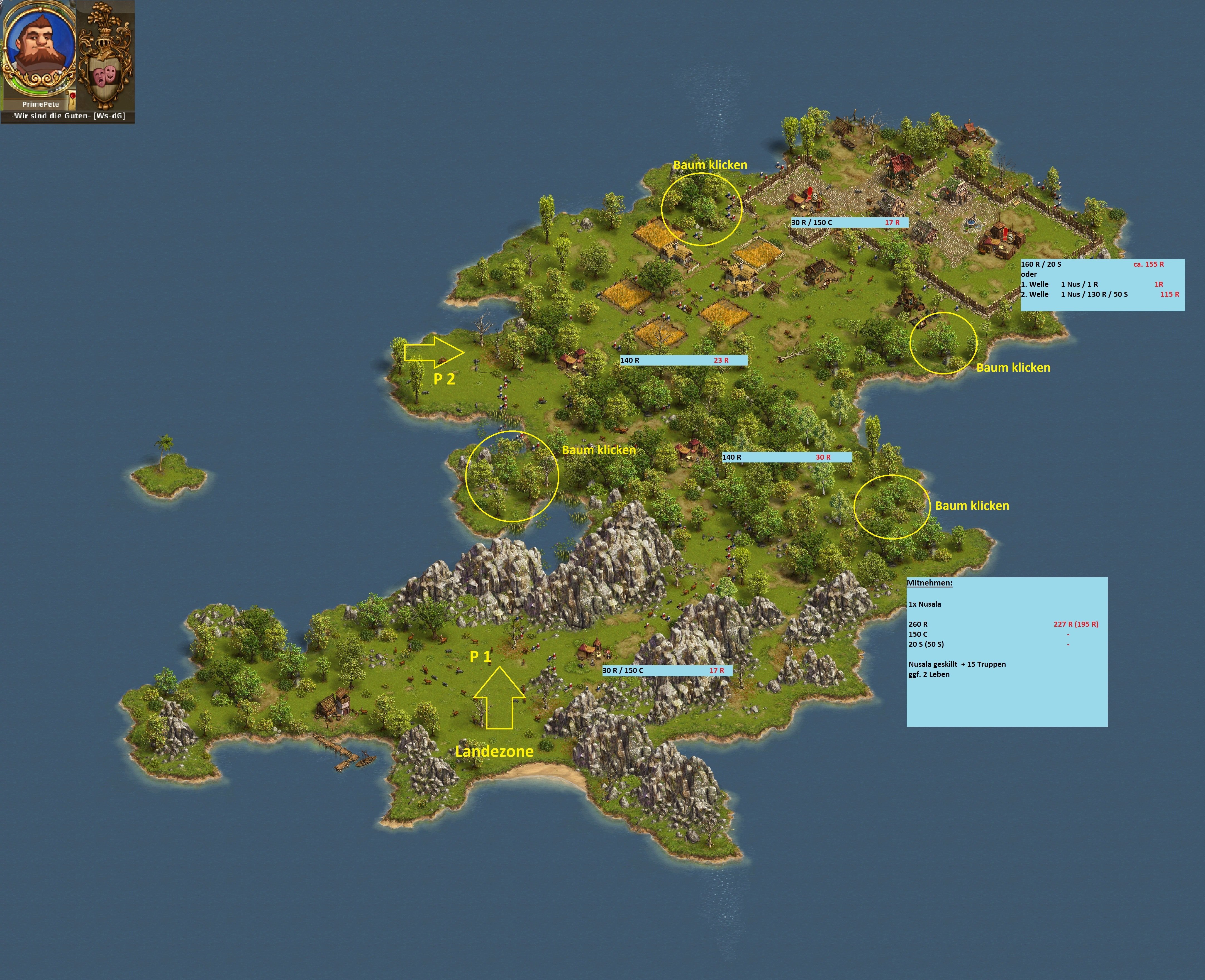This screenshot has height=980, width=1205.
Task: Select the Wir sind die Guten guild banner
Action: pyautogui.click(x=68, y=116)
